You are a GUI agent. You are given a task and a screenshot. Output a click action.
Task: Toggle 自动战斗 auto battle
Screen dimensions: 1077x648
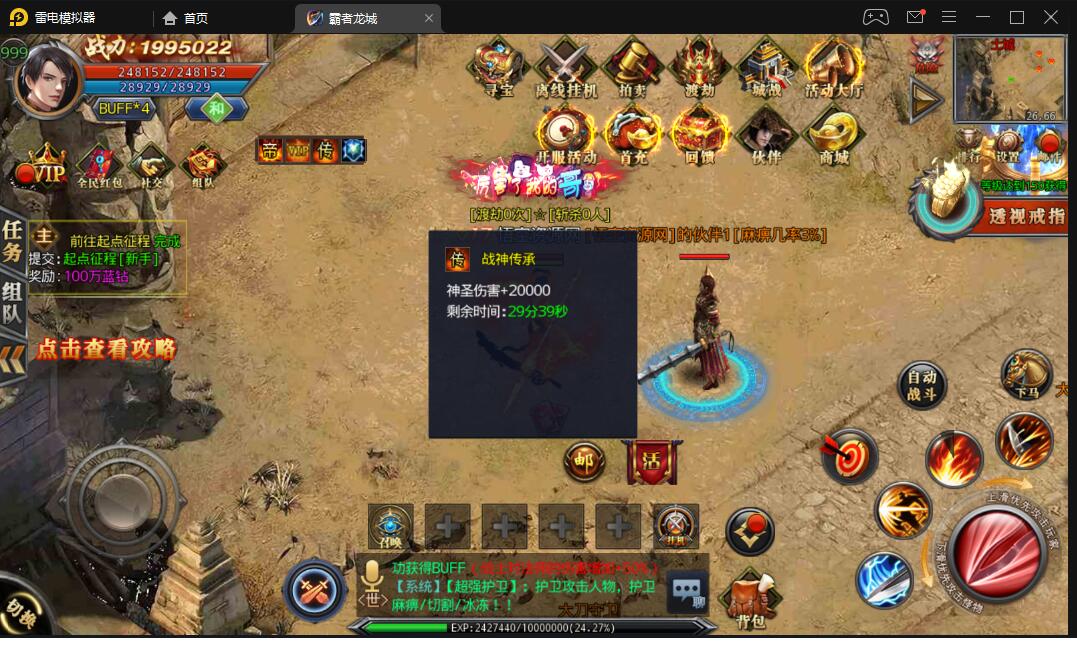tap(921, 385)
